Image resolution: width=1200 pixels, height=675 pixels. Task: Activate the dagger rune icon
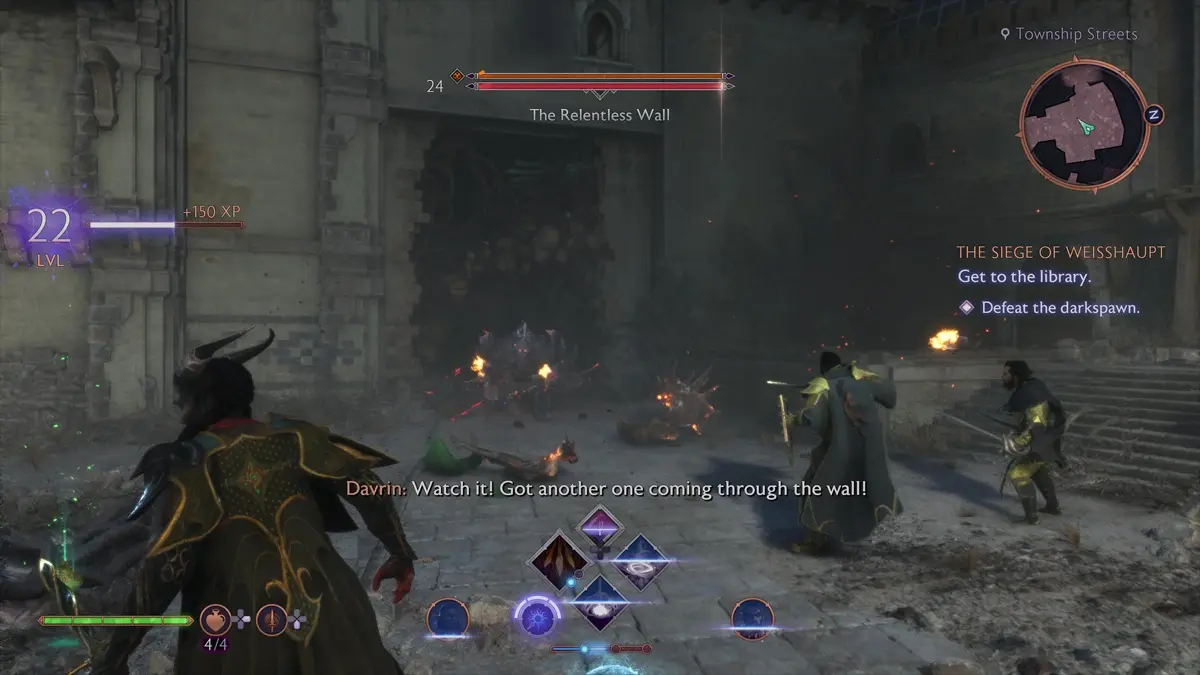click(x=272, y=620)
